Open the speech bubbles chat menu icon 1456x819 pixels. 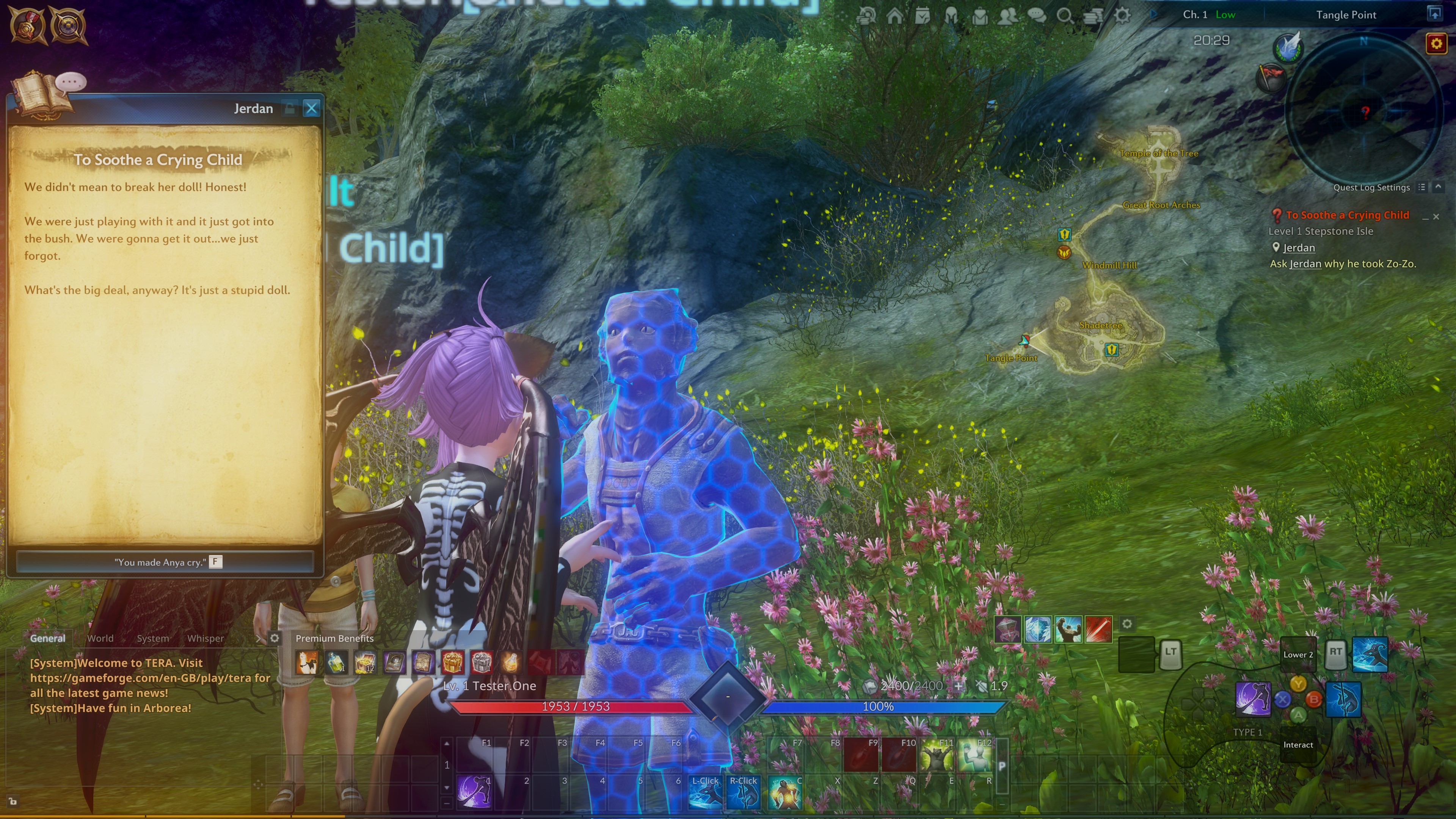[x=1037, y=15]
